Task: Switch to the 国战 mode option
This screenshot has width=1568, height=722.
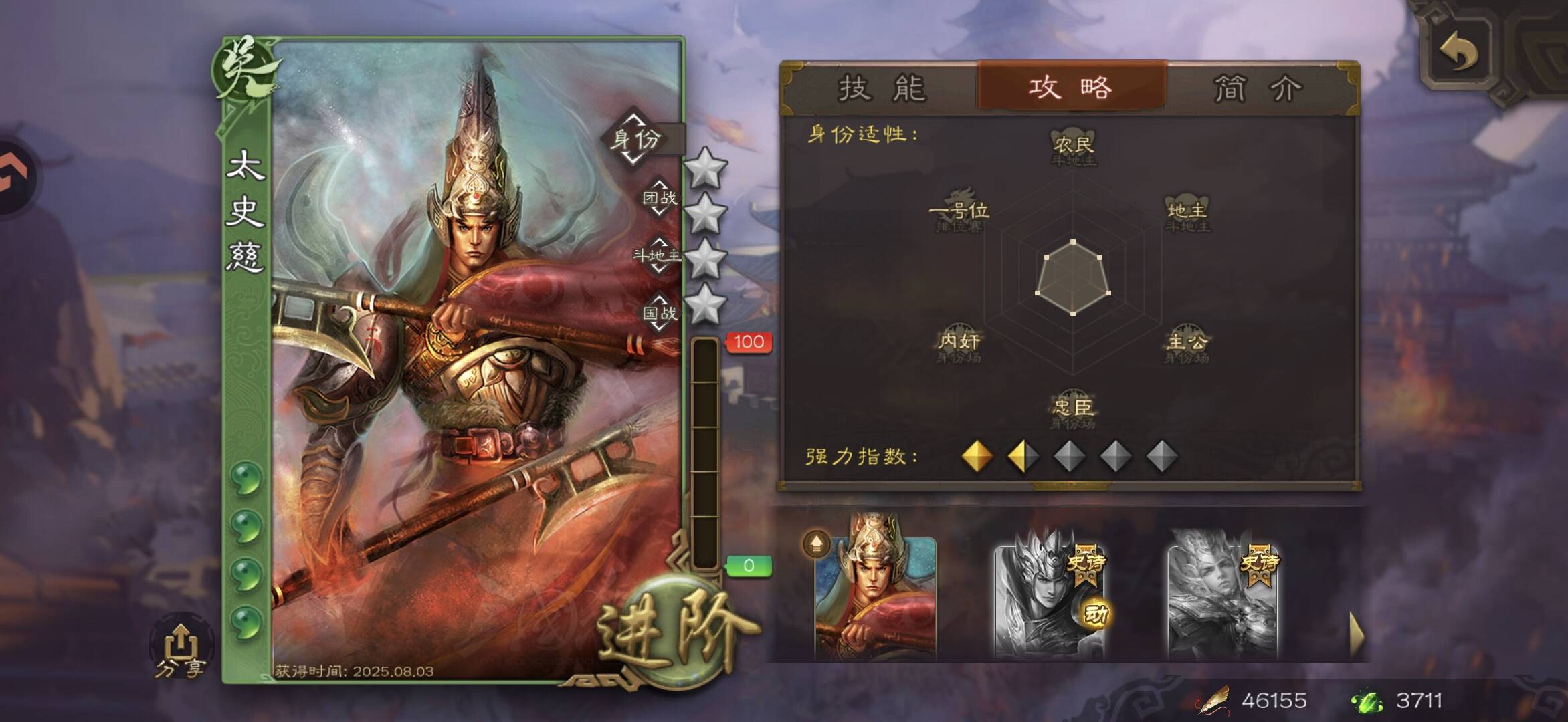Action: tap(659, 312)
